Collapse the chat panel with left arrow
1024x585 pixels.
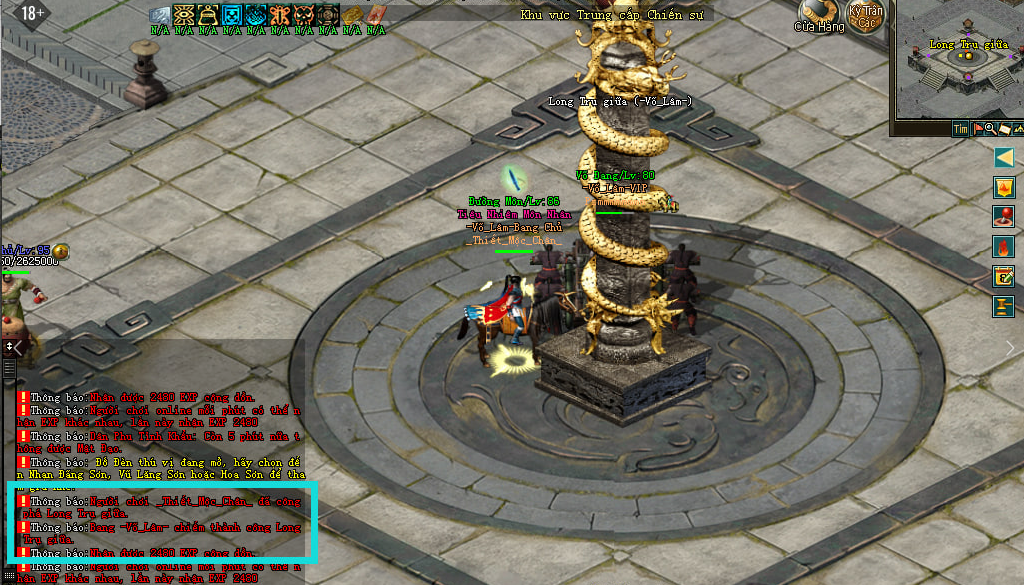coord(16,347)
